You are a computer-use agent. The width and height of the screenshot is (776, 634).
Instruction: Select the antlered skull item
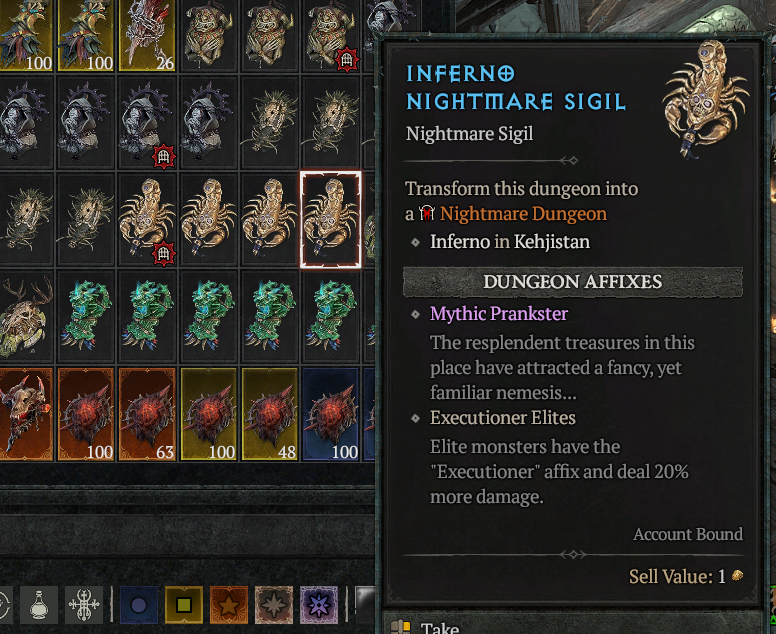click(27, 315)
